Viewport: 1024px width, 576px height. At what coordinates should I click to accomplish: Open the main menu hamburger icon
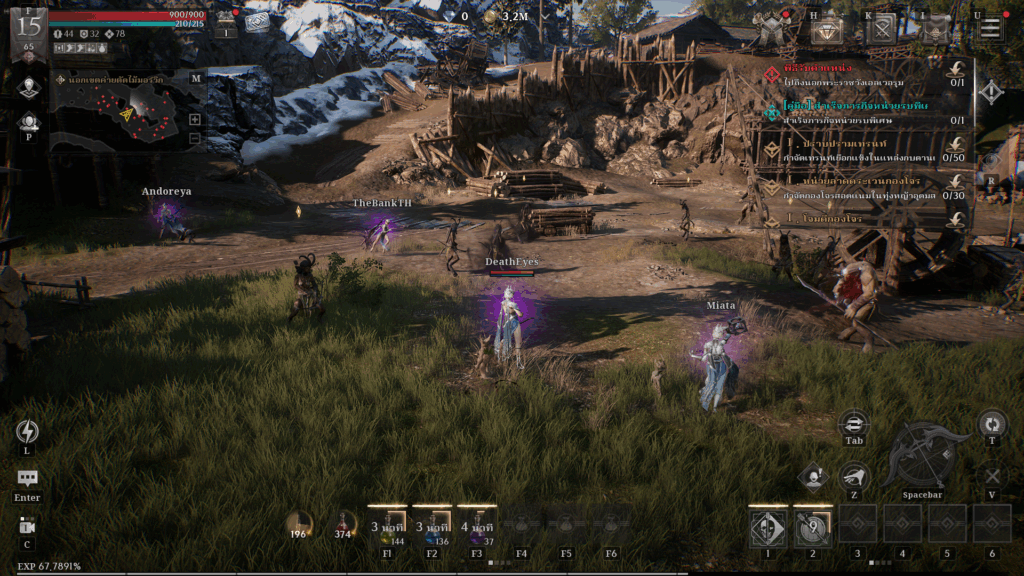(990, 28)
